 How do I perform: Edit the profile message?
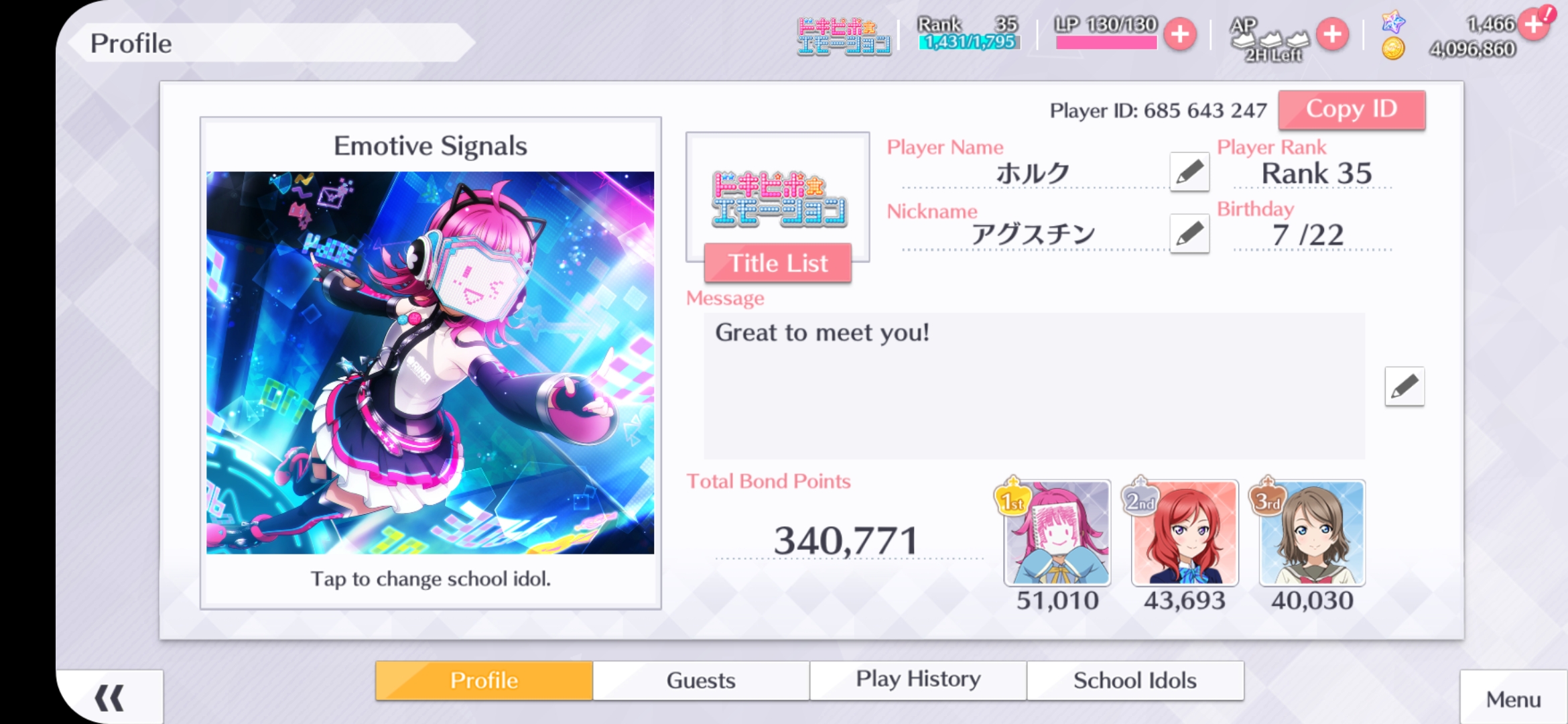[1404, 387]
